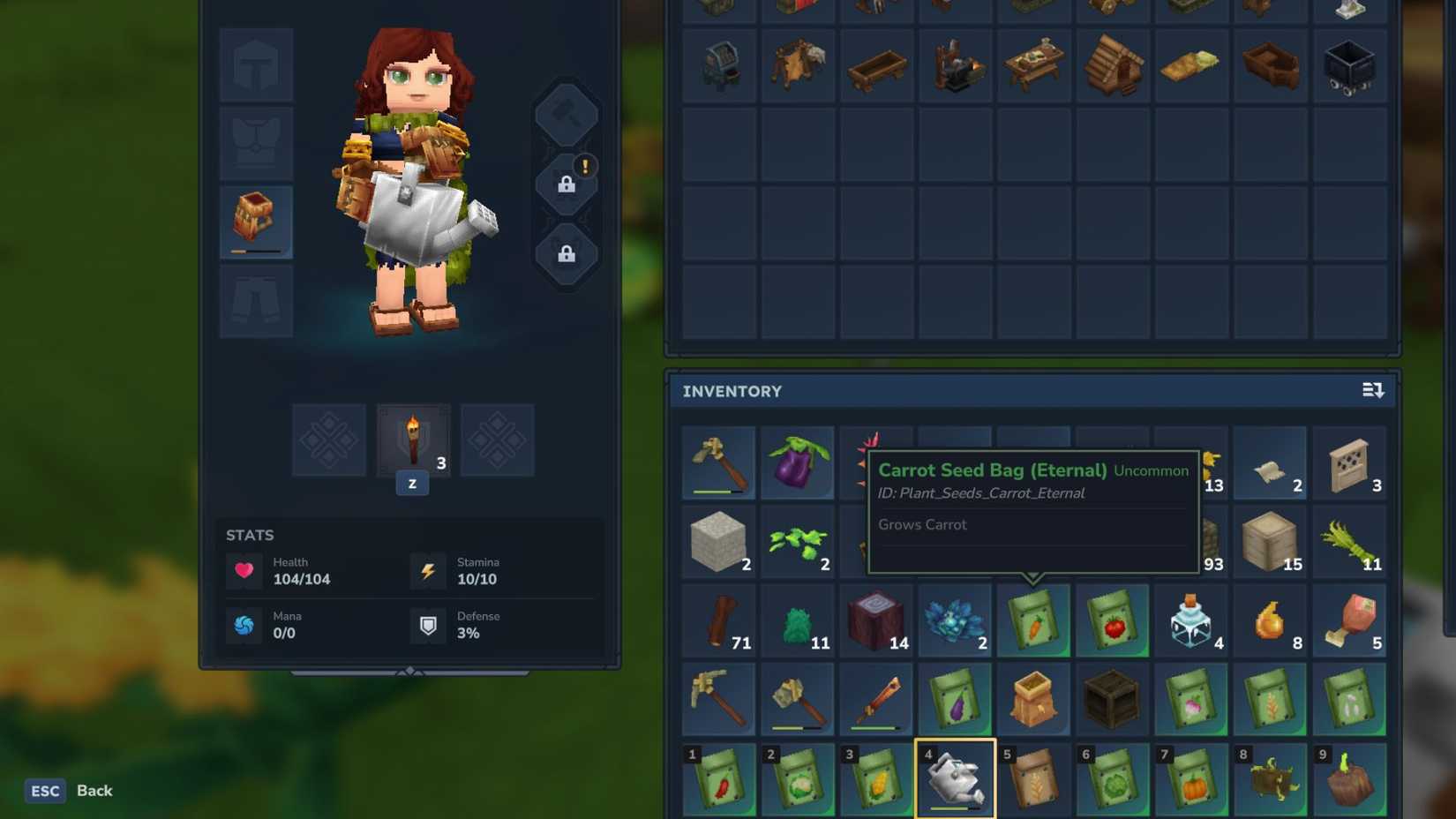Select the helmet equipment slot
Viewport: 1456px width, 819px height.
(x=255, y=64)
